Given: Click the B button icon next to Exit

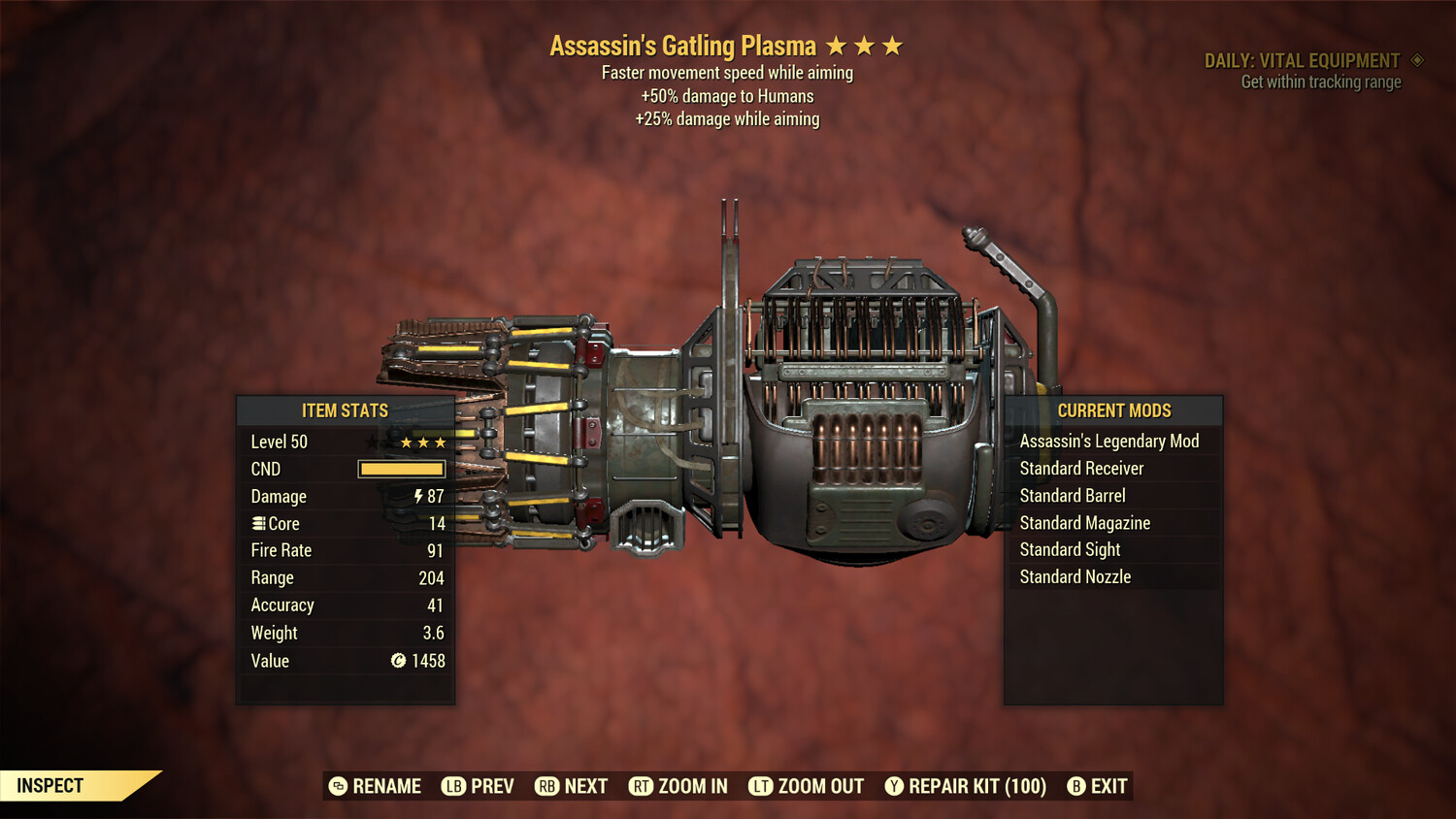Looking at the screenshot, I should [x=1075, y=786].
